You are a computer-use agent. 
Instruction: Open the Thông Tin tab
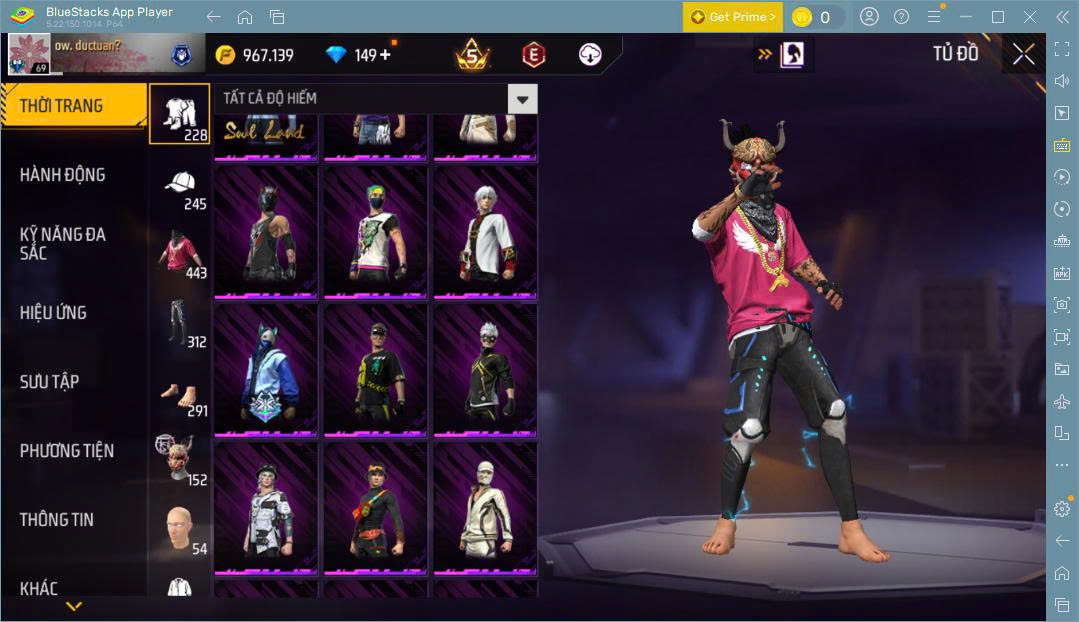pyautogui.click(x=57, y=520)
